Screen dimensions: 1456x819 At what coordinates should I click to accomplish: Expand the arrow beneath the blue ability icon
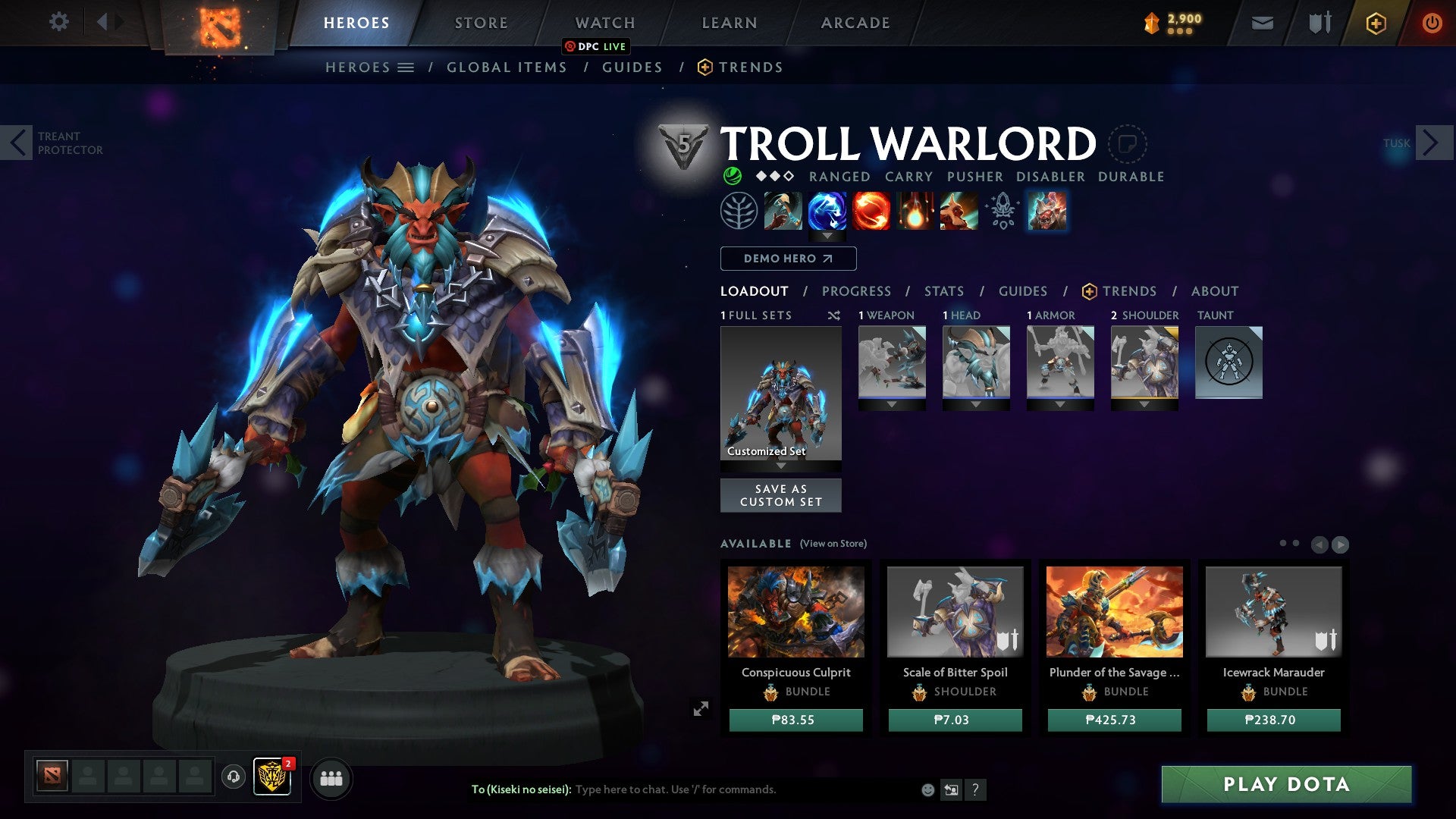[827, 236]
